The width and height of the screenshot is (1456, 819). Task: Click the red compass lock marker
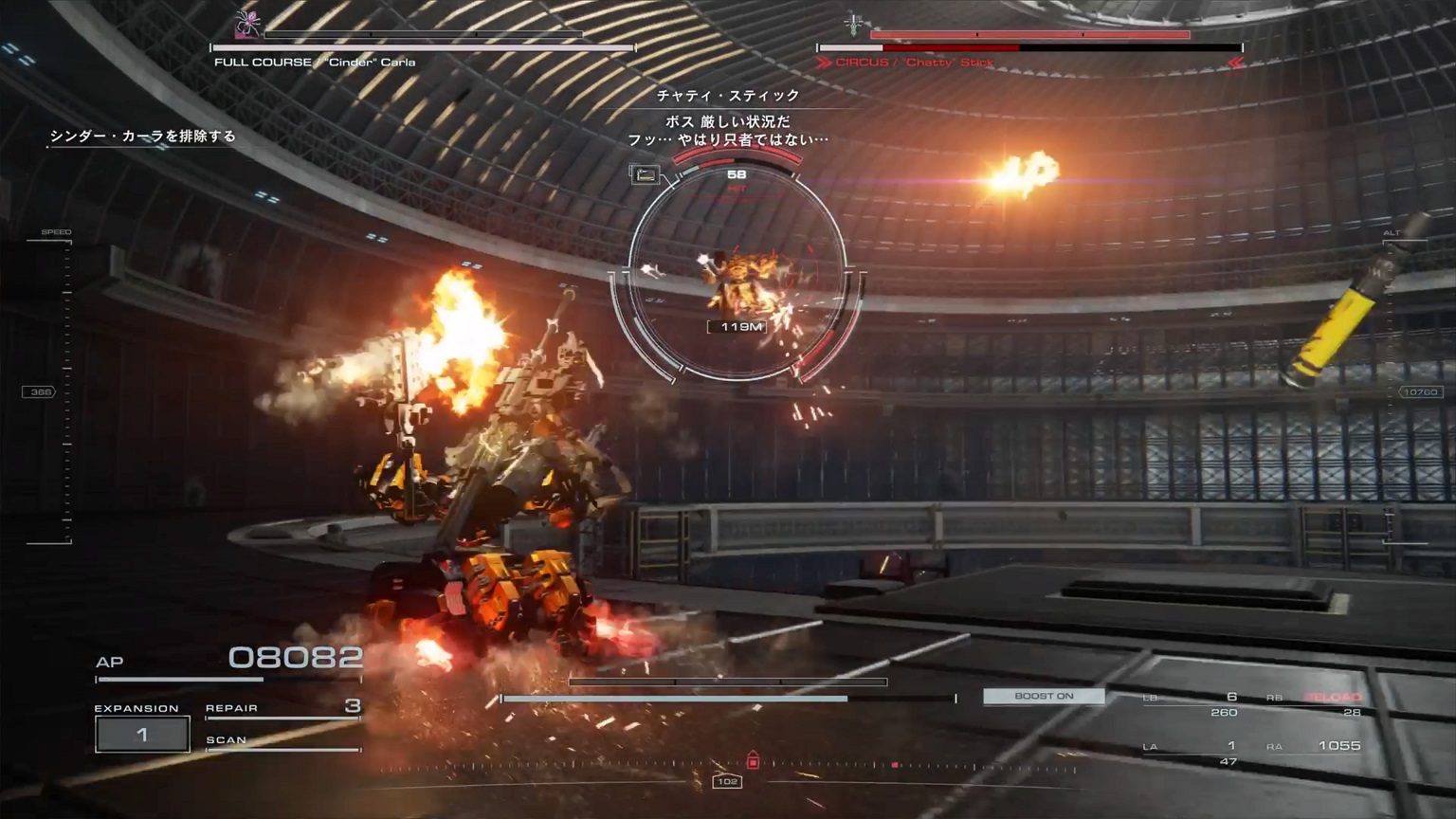click(x=753, y=760)
